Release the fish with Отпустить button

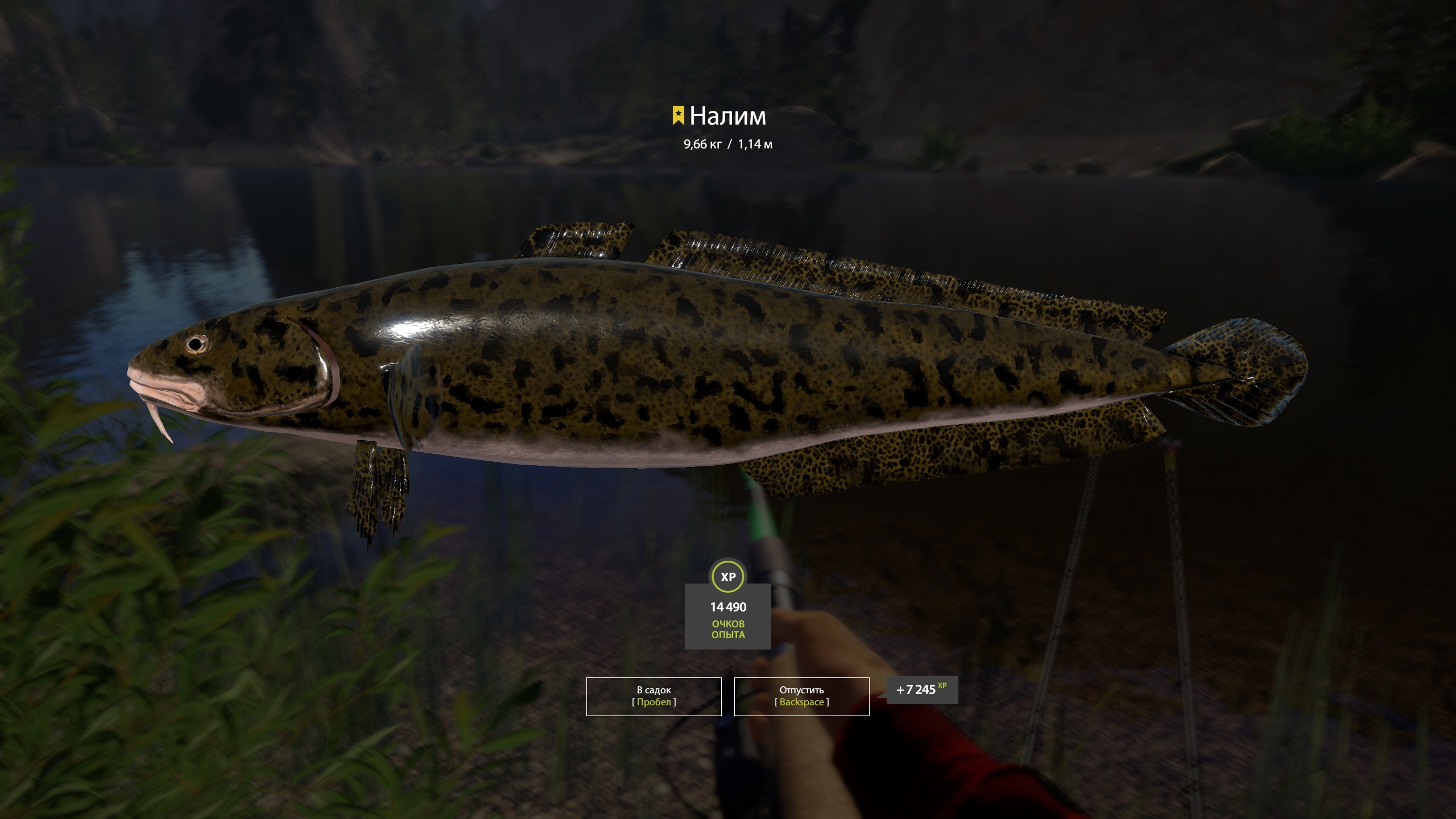pyautogui.click(x=801, y=696)
